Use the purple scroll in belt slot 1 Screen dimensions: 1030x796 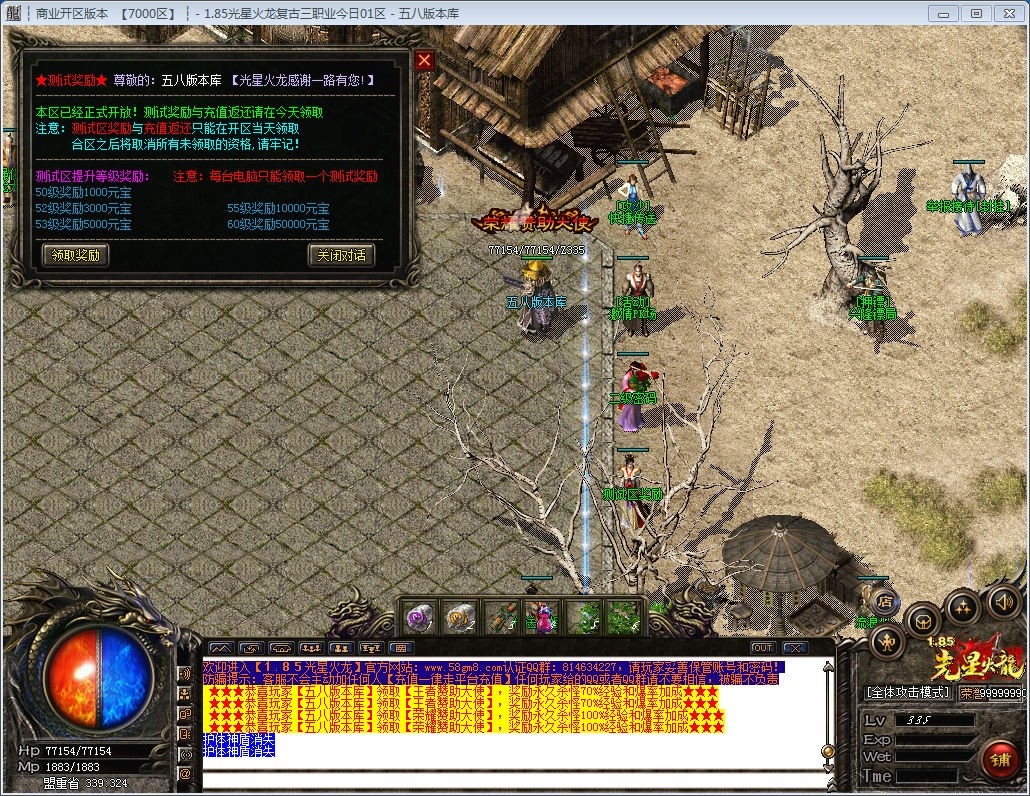[x=420, y=615]
